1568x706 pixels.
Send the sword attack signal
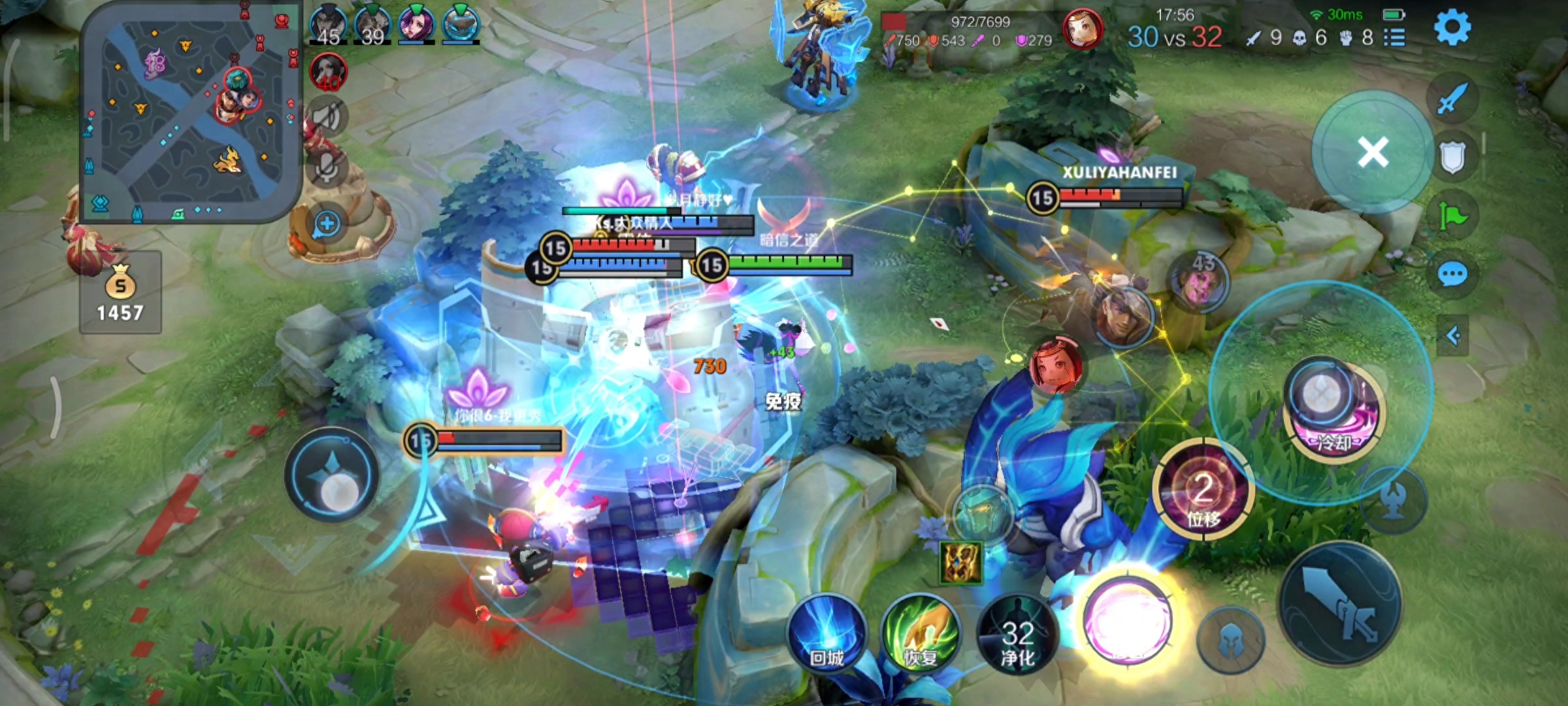point(1452,99)
